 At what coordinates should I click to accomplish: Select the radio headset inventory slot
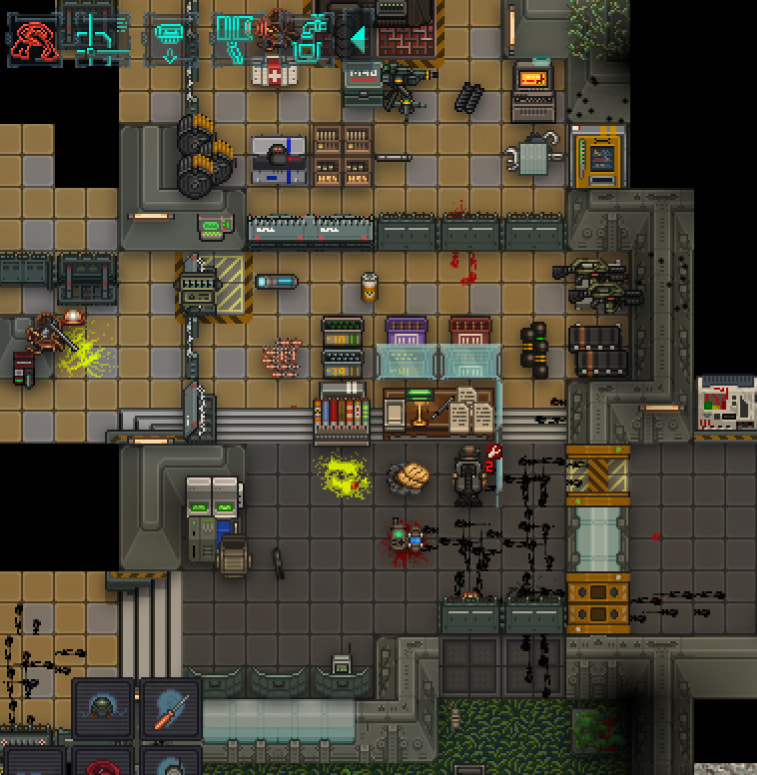tap(170, 762)
